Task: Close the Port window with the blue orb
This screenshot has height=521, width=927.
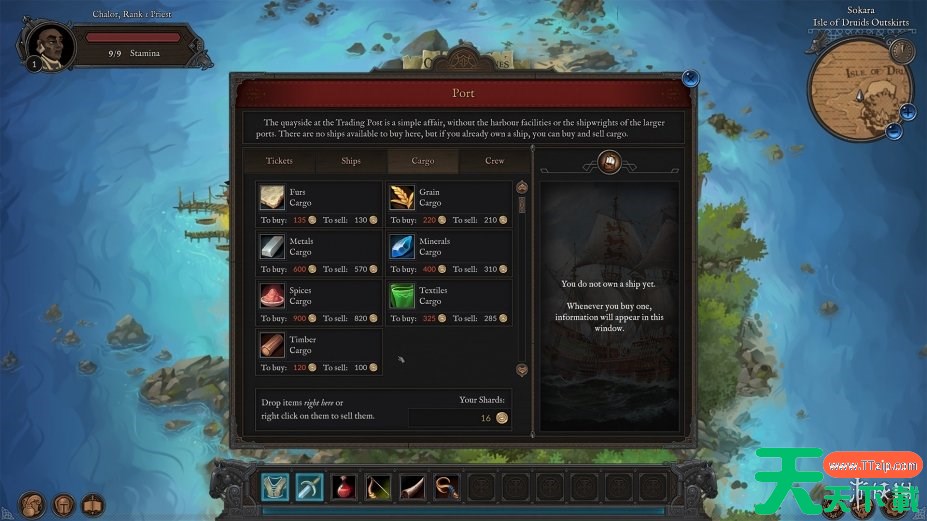Action: (x=690, y=77)
